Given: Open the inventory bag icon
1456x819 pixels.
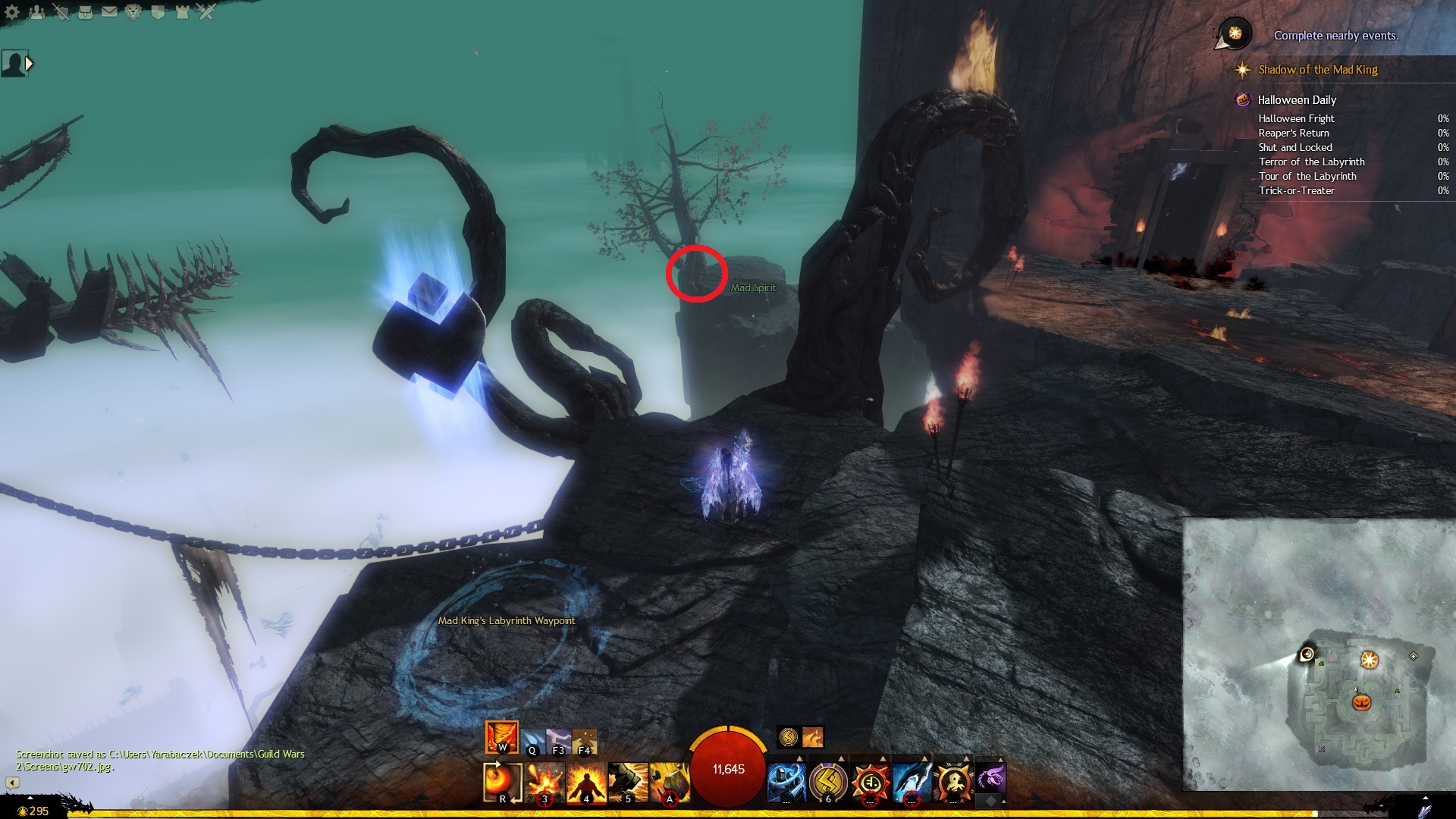Looking at the screenshot, I should click(x=85, y=12).
